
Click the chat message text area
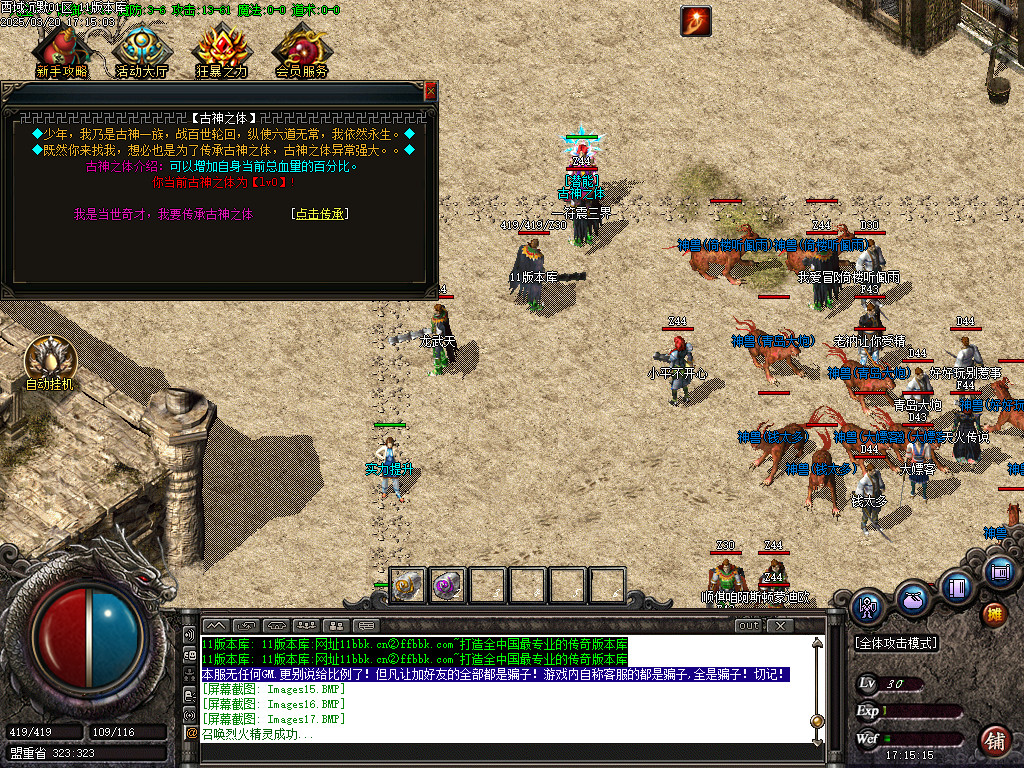(x=500, y=690)
